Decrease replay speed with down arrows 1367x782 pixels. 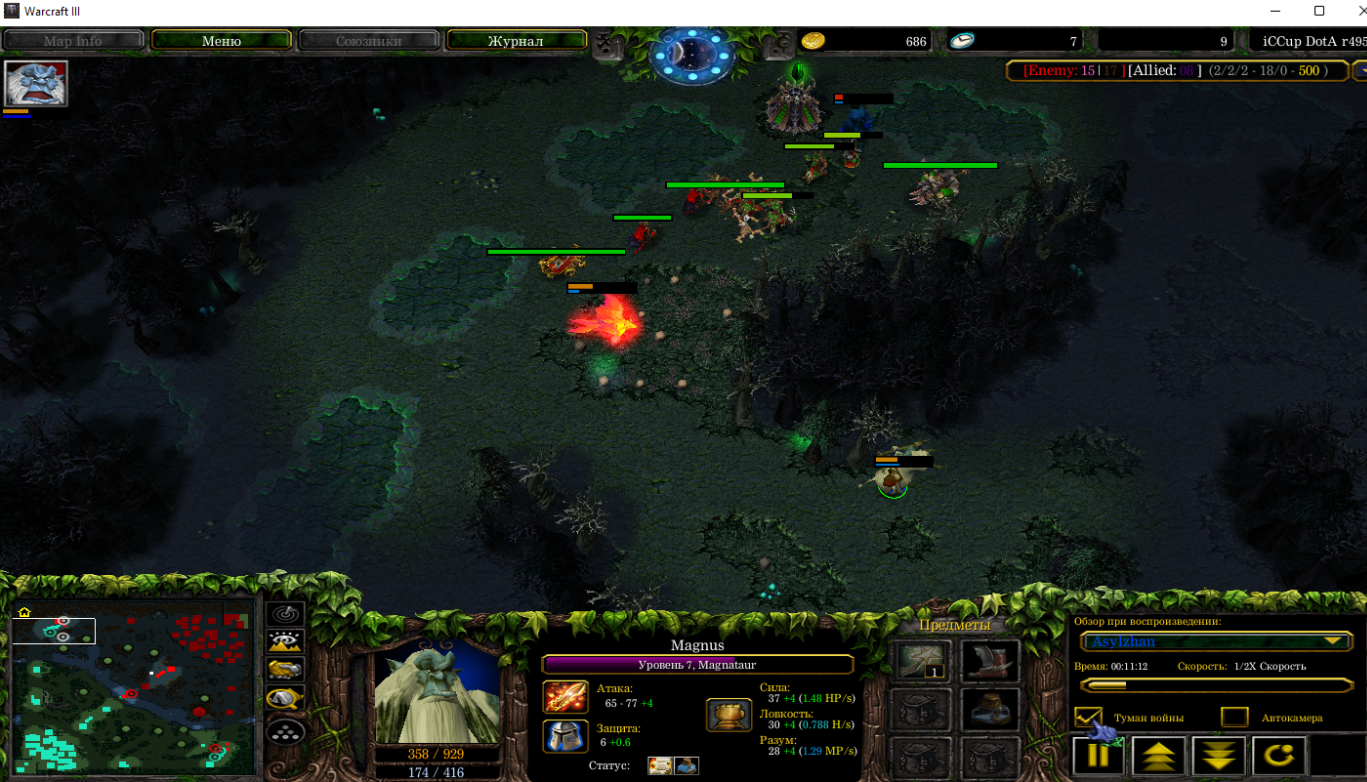[x=1218, y=756]
